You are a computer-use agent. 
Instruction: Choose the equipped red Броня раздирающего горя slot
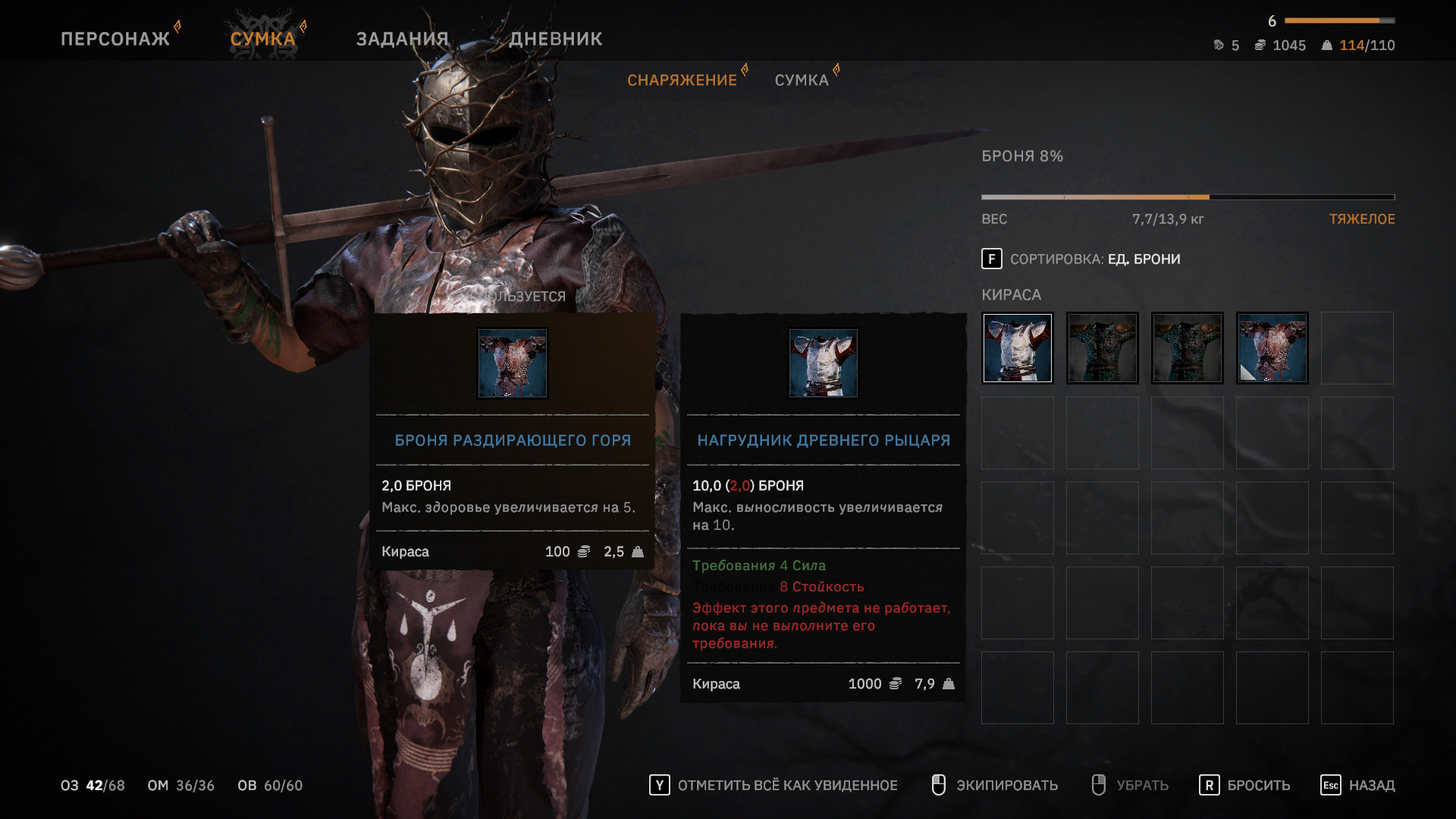pos(1272,348)
